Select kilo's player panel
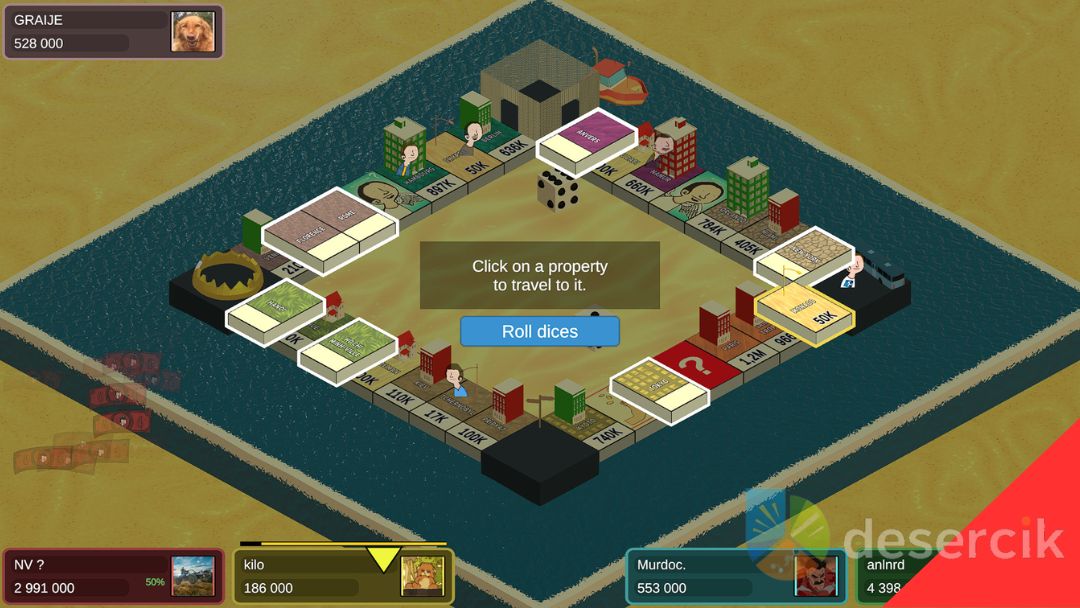 343,577
